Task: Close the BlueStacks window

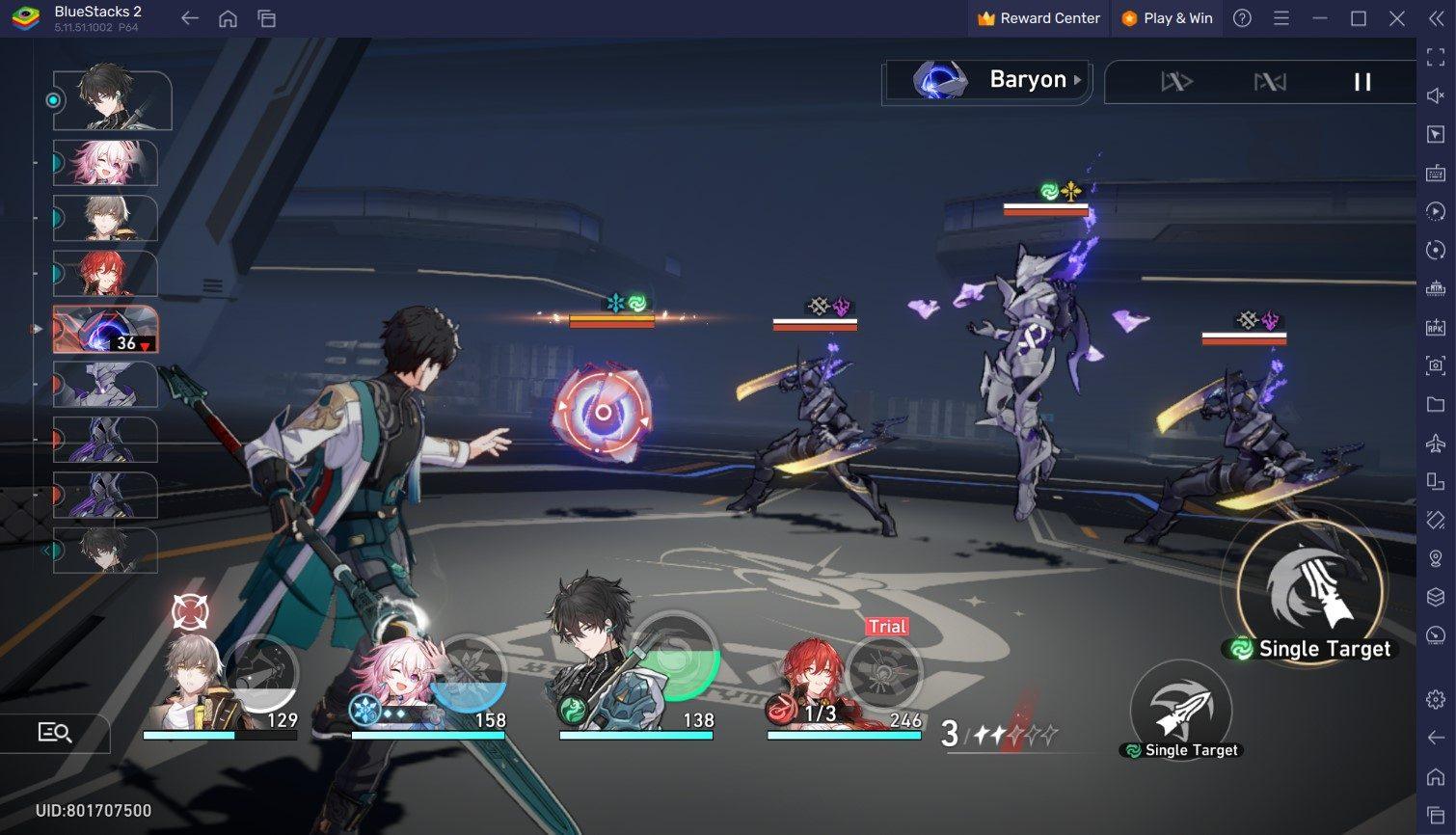Action: tap(1396, 18)
